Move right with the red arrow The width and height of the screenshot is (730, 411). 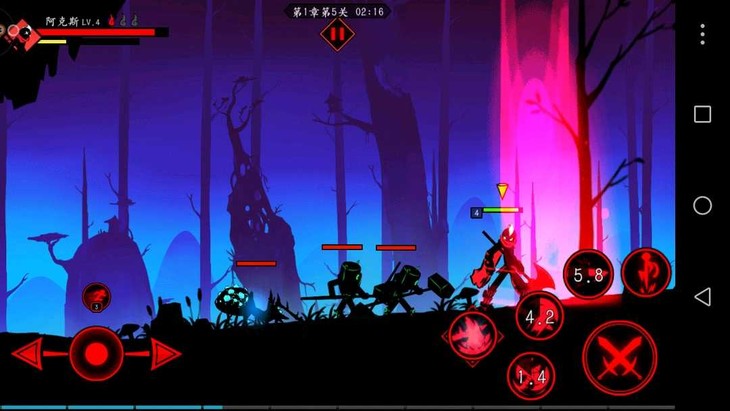tap(165, 353)
